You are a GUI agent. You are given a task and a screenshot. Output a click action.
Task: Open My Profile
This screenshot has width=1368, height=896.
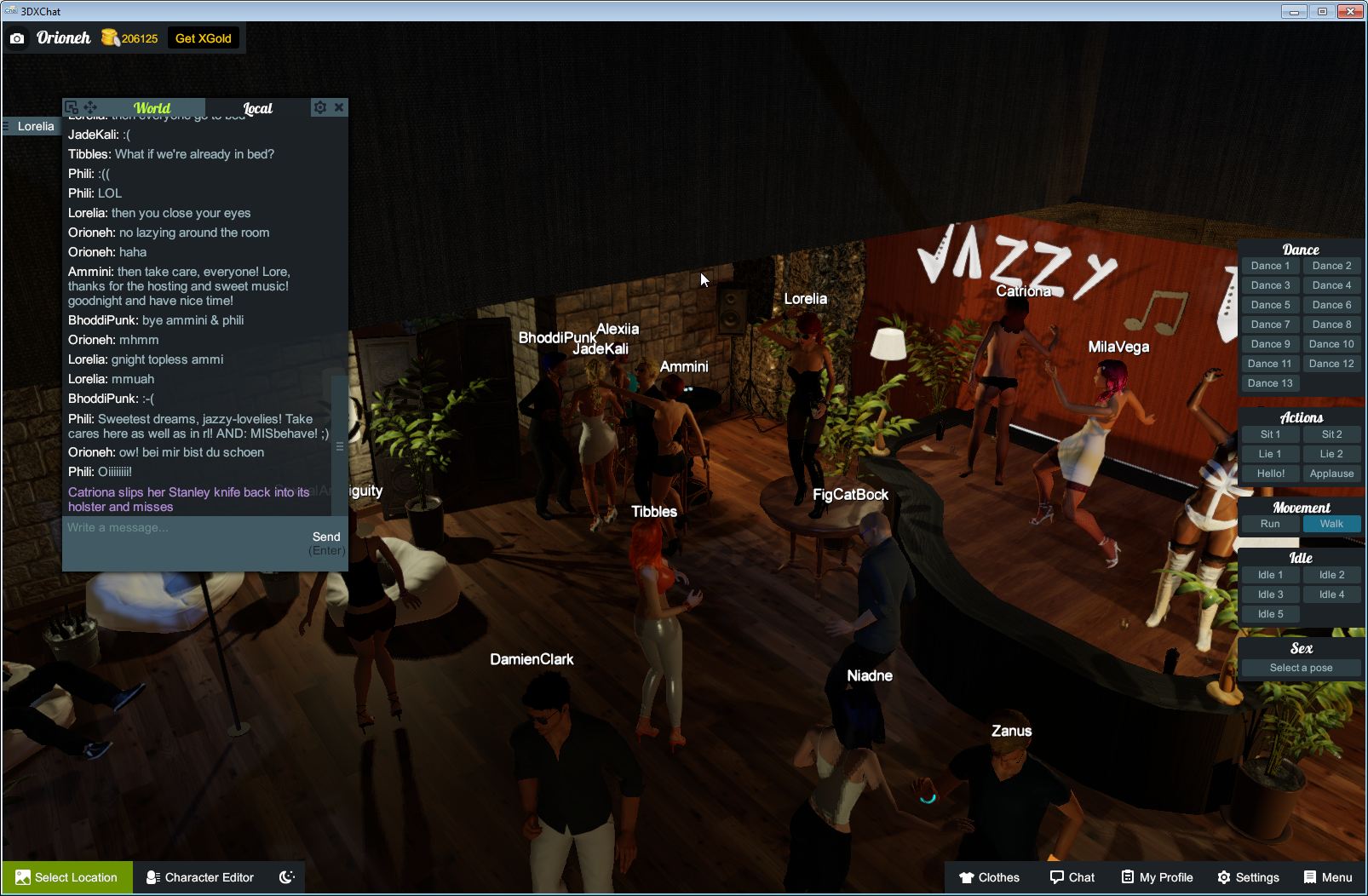tap(1156, 877)
